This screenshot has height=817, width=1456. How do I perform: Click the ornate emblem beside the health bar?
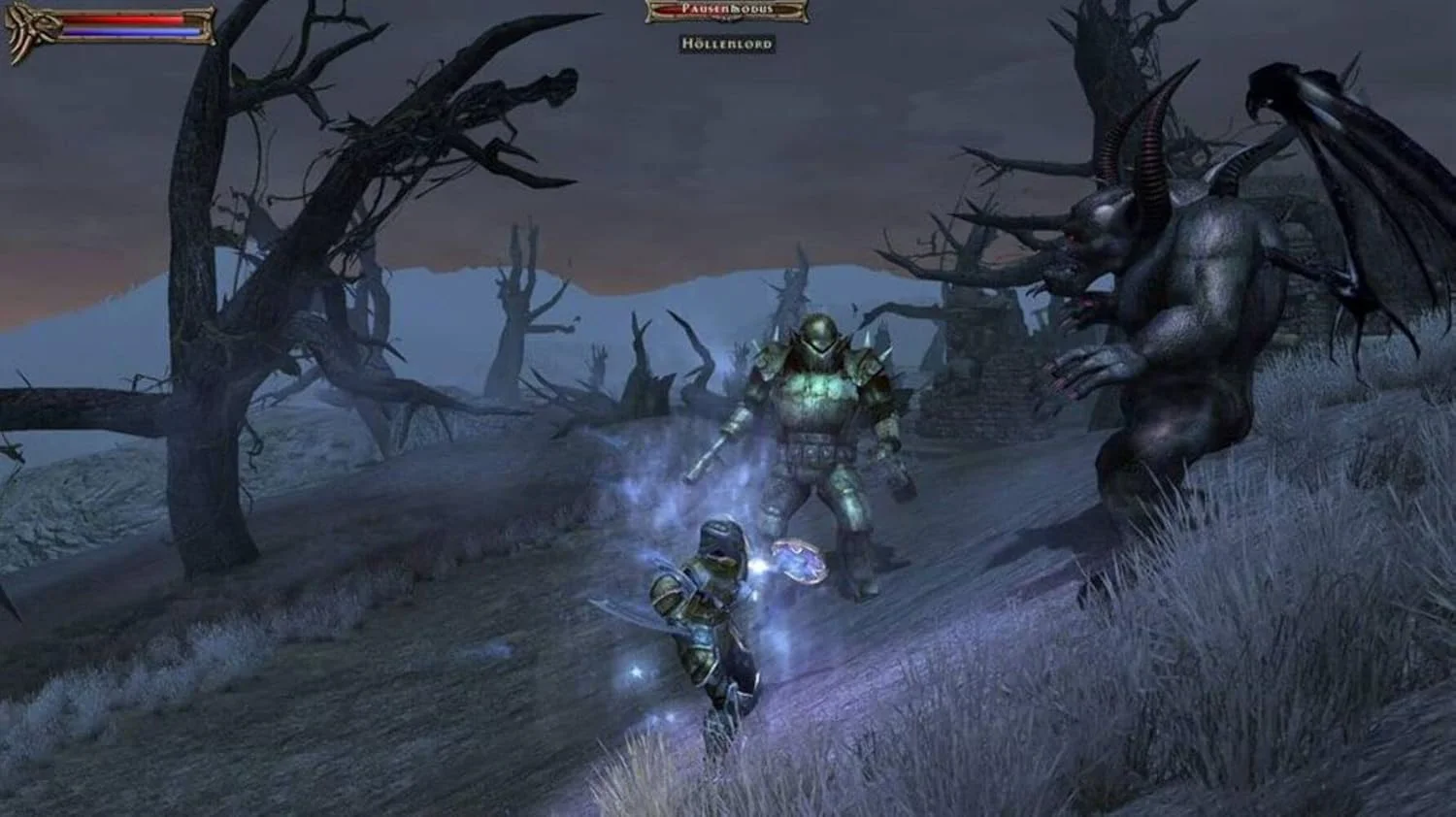coord(28,30)
